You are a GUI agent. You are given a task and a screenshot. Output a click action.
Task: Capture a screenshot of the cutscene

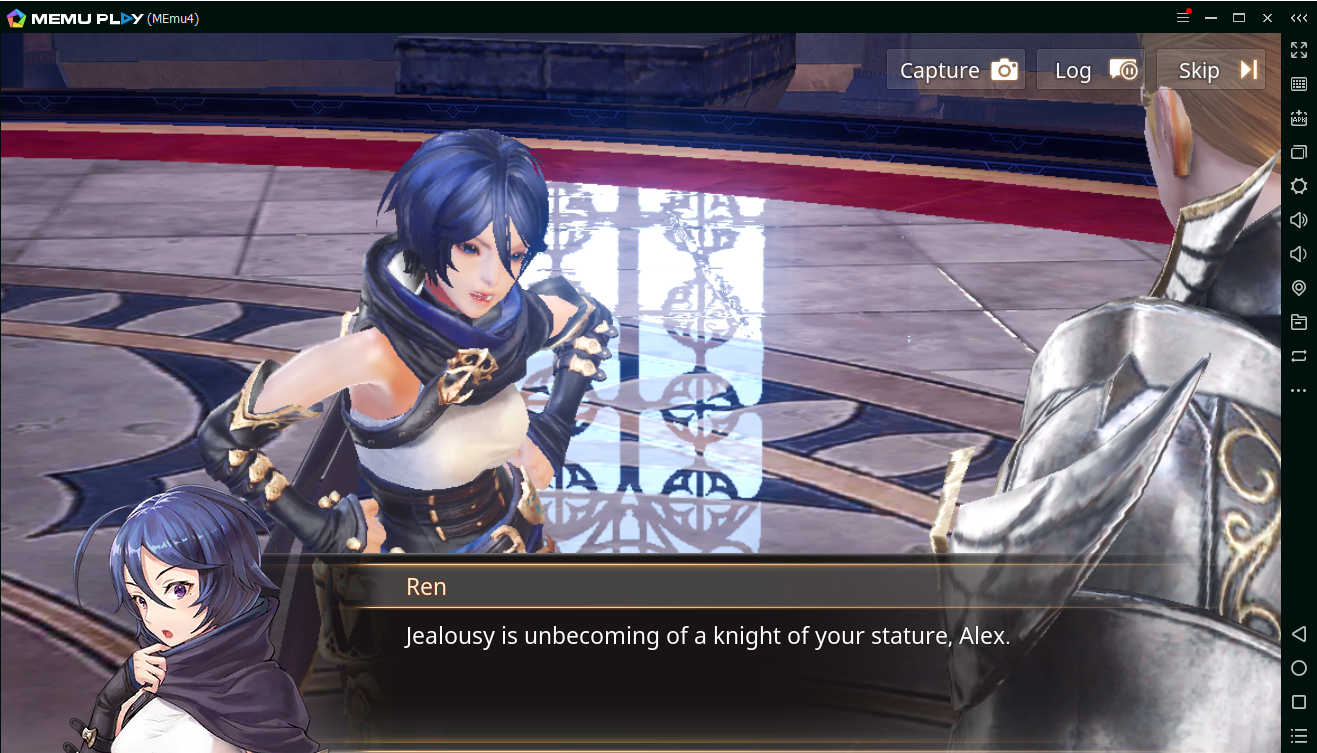click(956, 70)
